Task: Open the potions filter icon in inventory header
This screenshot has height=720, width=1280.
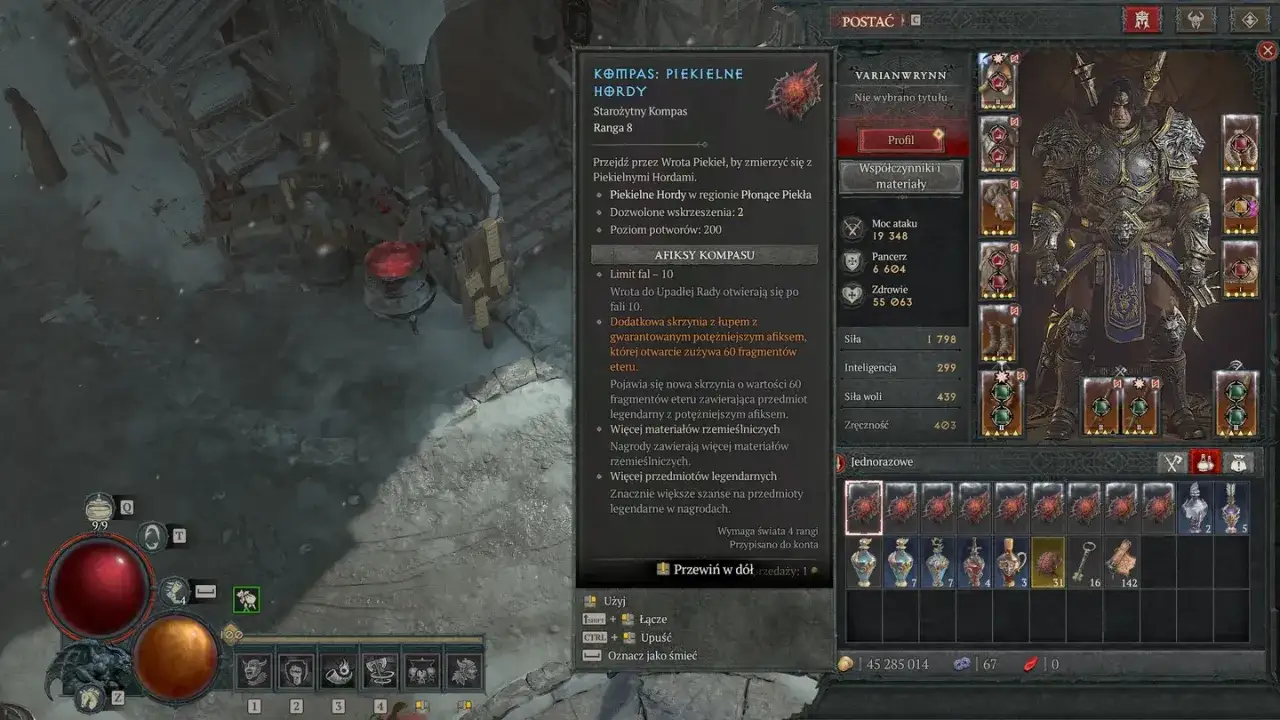Action: click(x=1205, y=462)
